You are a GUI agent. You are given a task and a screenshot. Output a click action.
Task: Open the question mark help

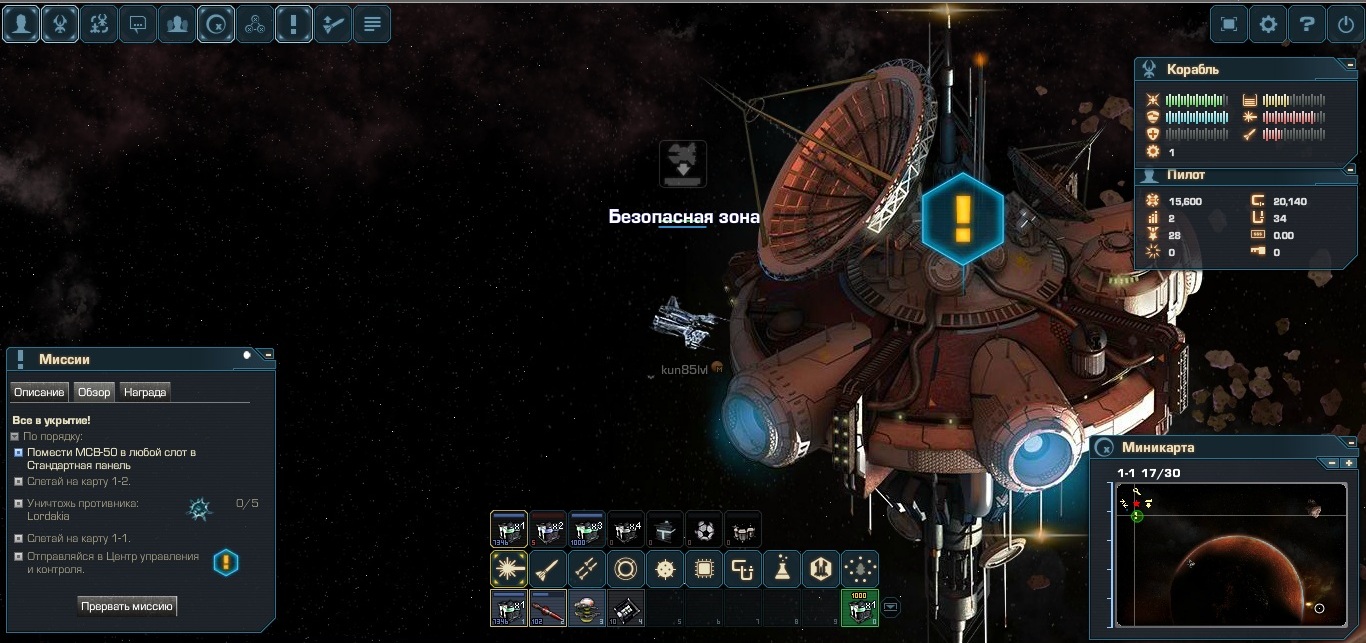[x=1307, y=24]
